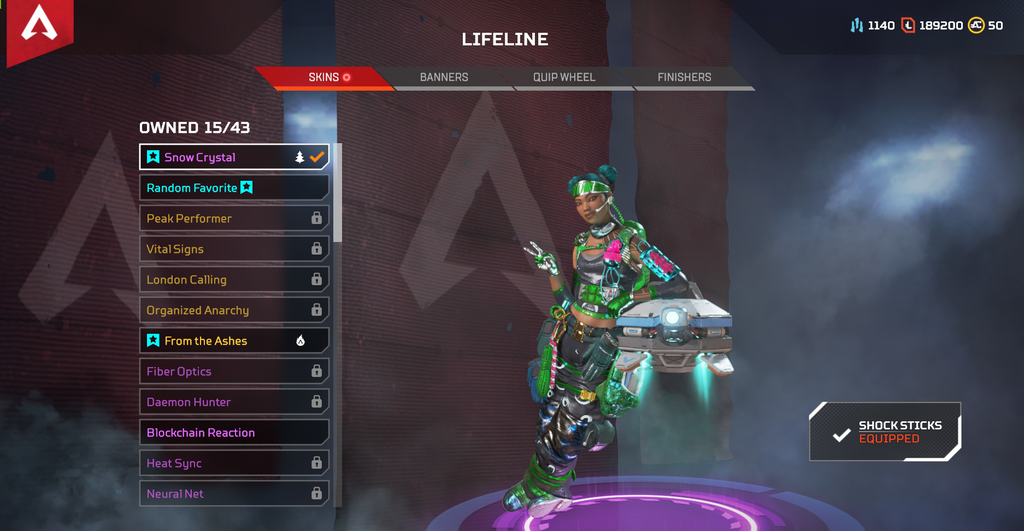
Task: Preview the Daemon Hunter skin
Action: (x=234, y=402)
